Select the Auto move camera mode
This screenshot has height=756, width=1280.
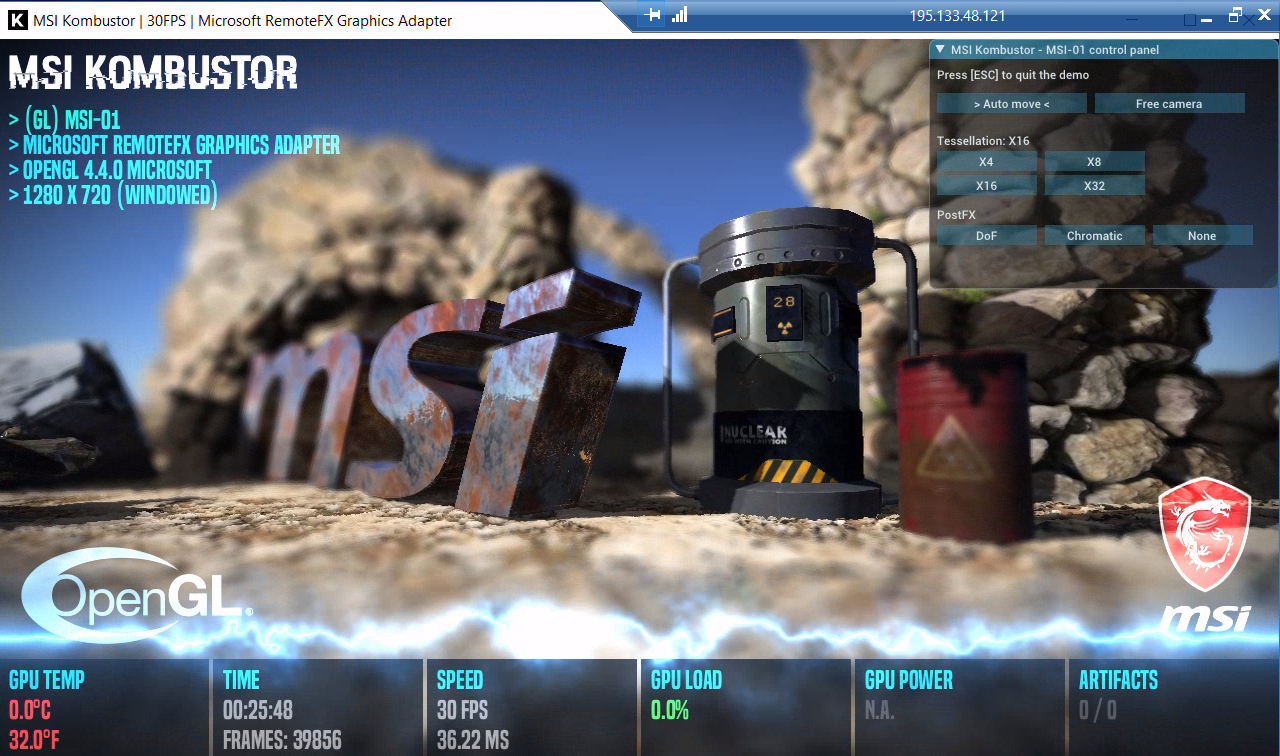click(1011, 104)
